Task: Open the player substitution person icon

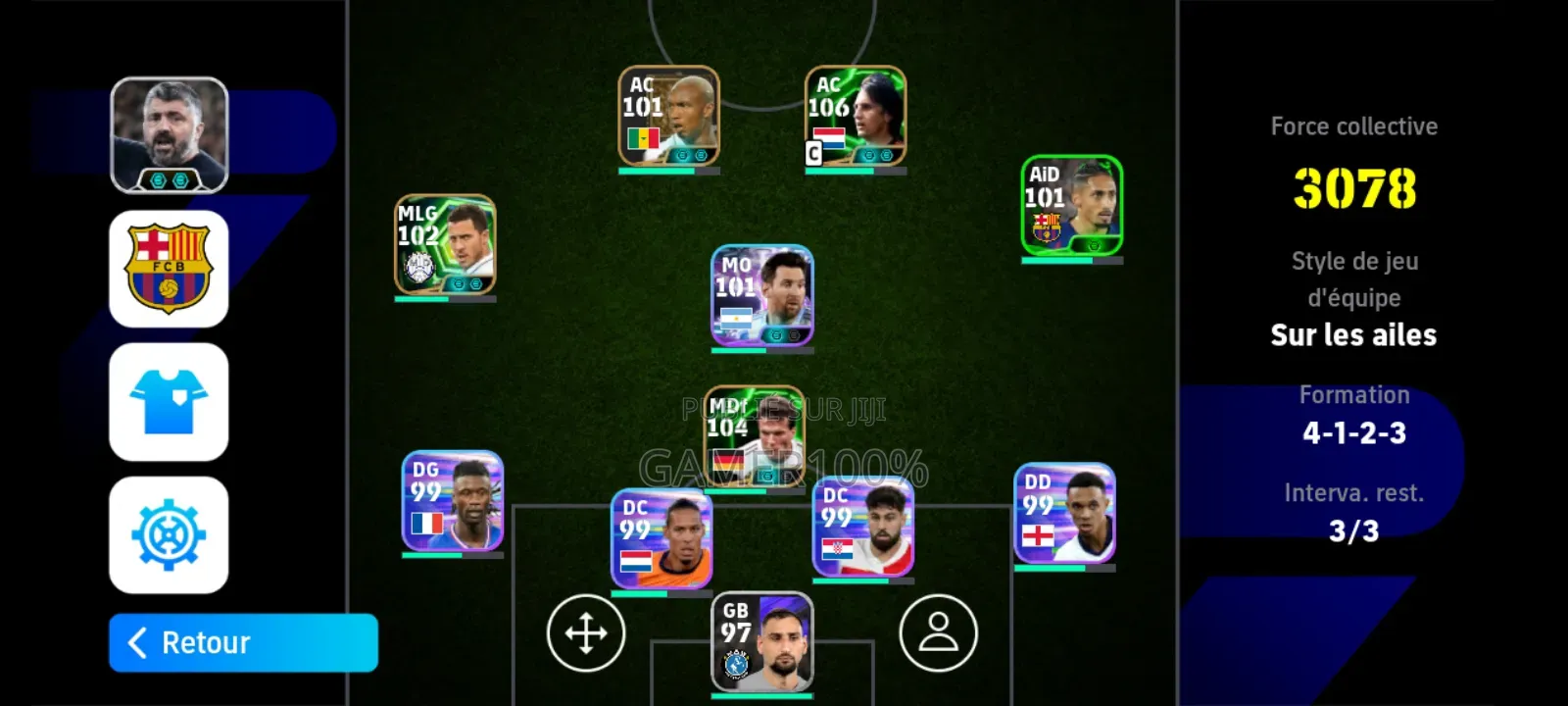Action: click(x=938, y=633)
